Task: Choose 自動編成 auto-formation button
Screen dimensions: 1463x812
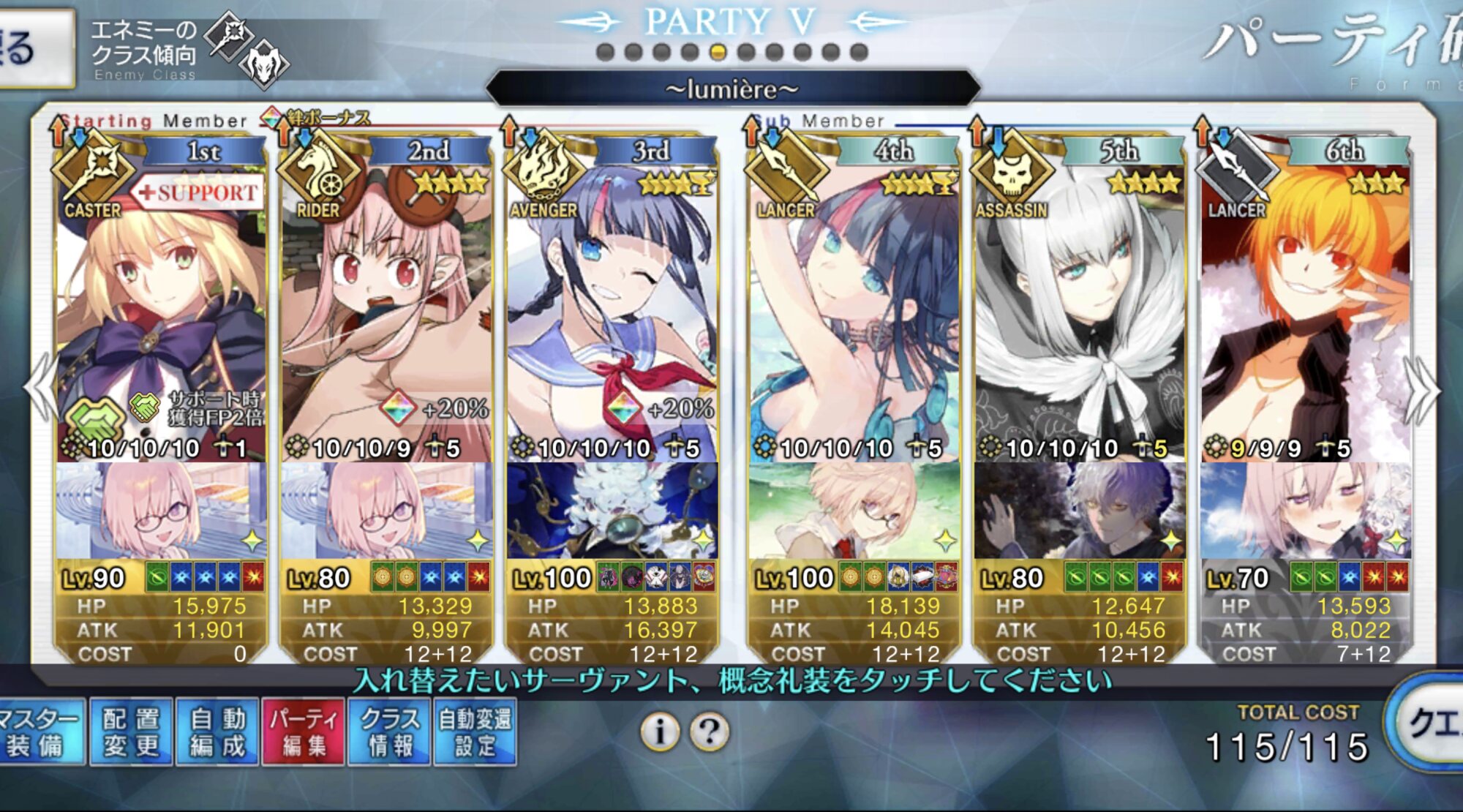Action: pyautogui.click(x=217, y=732)
